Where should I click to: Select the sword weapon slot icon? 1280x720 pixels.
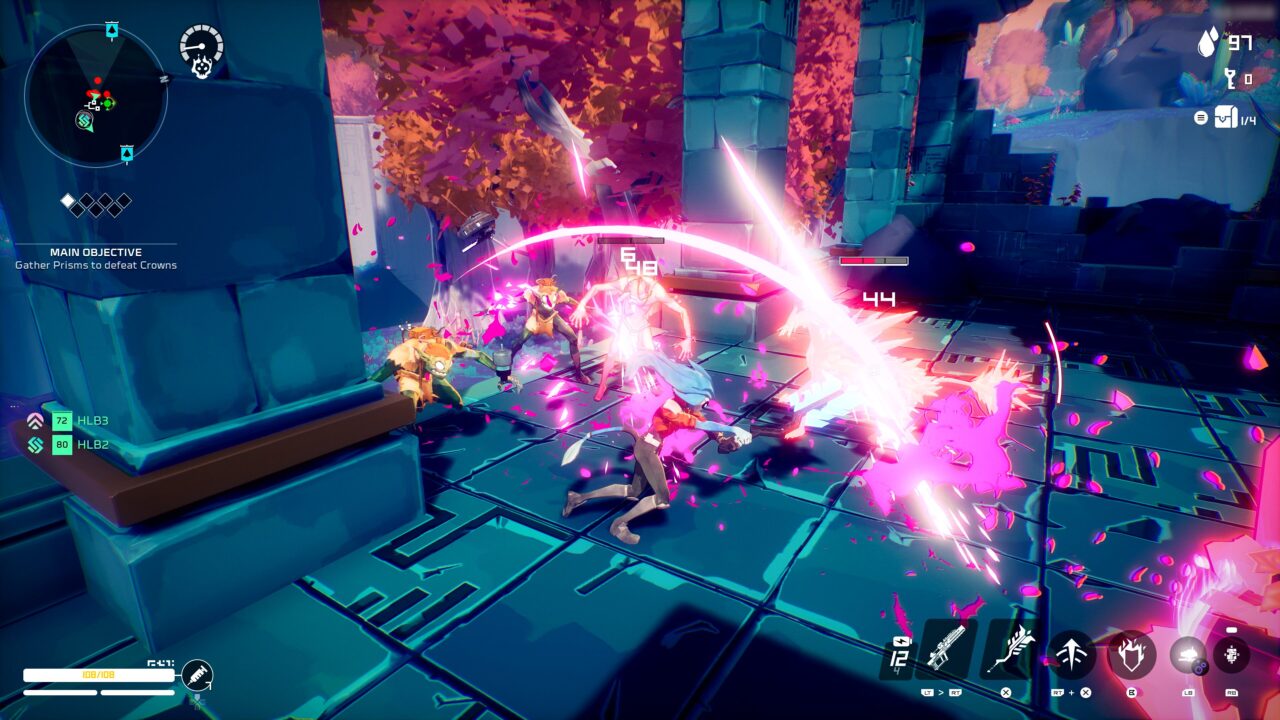click(1014, 650)
